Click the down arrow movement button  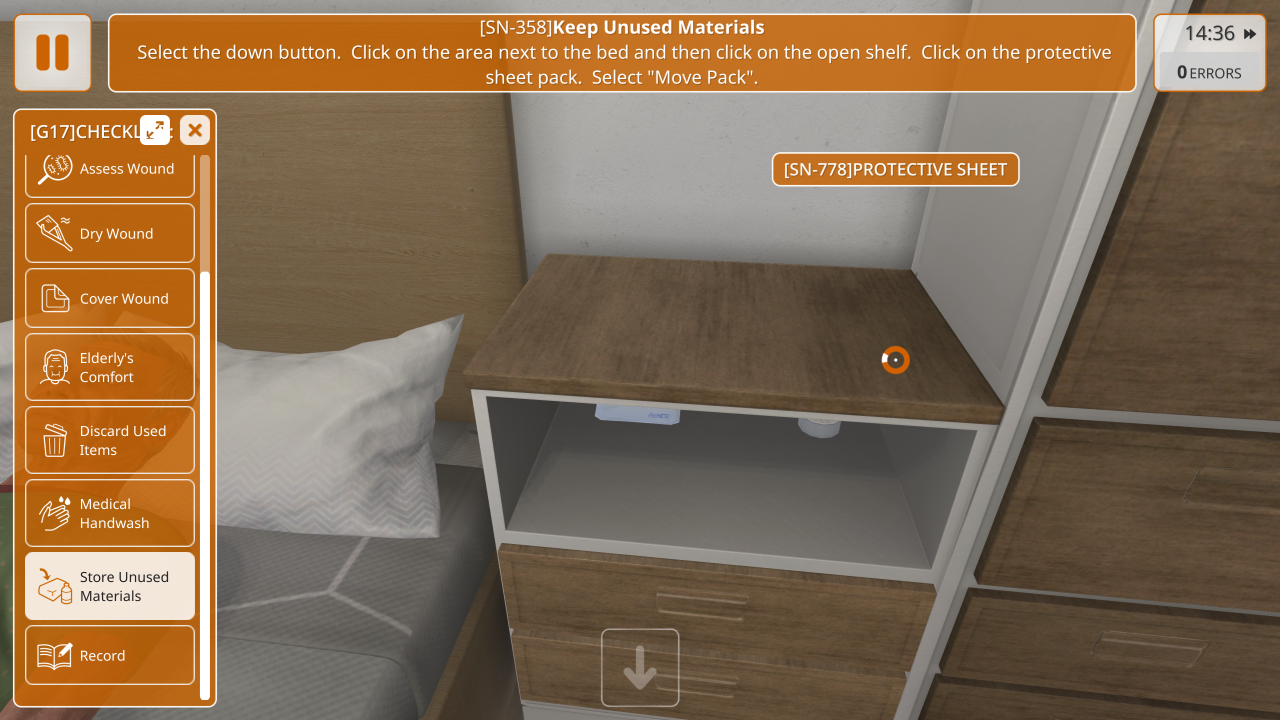click(x=640, y=667)
